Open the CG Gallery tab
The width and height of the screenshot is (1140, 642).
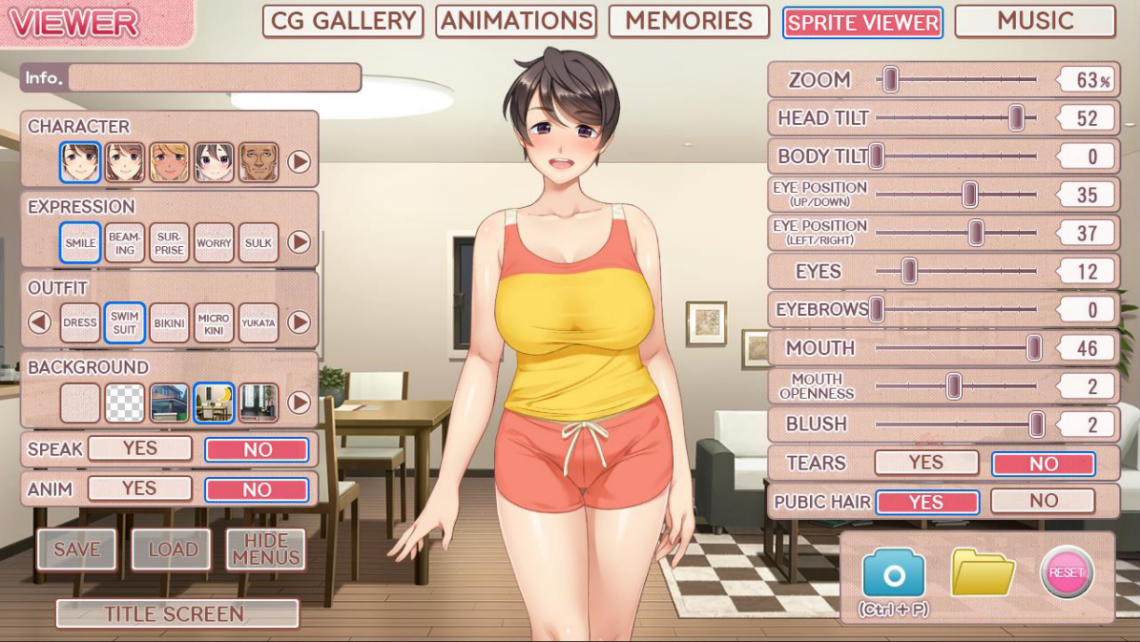343,21
